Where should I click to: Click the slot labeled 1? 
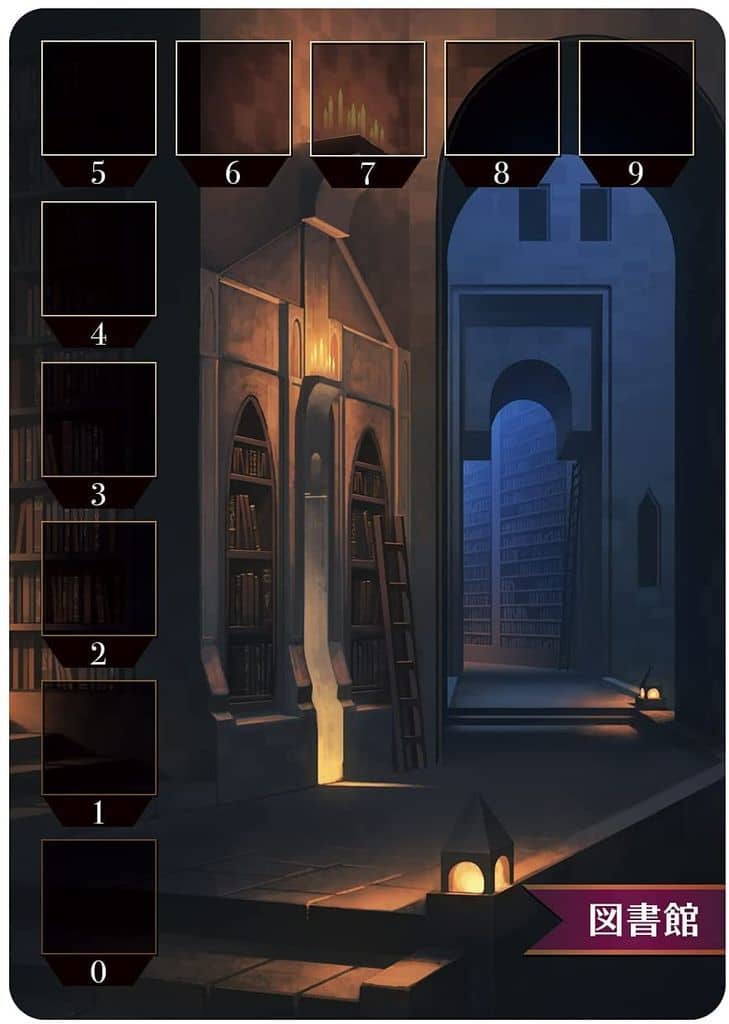tap(98, 738)
